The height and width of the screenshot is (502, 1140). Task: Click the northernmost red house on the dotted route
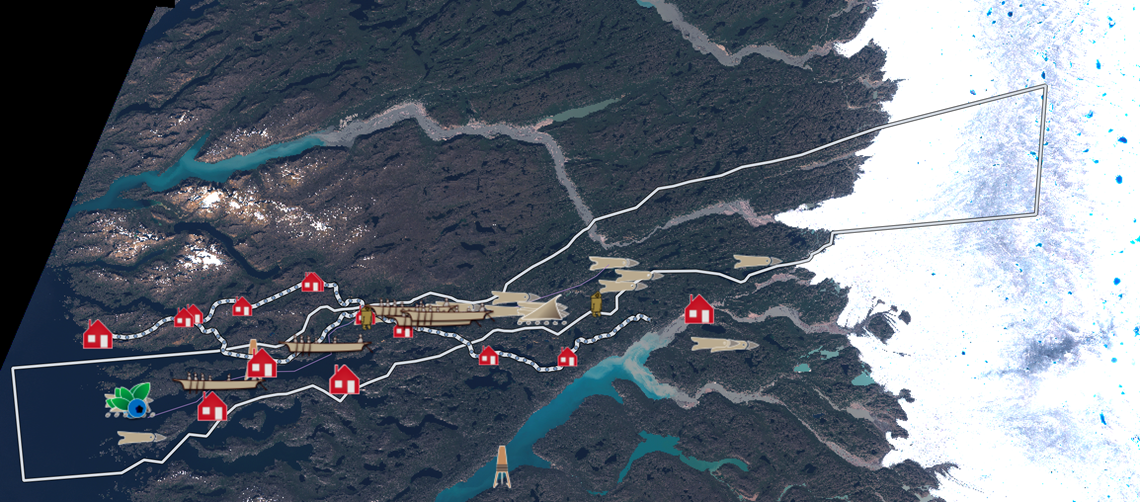[312, 283]
